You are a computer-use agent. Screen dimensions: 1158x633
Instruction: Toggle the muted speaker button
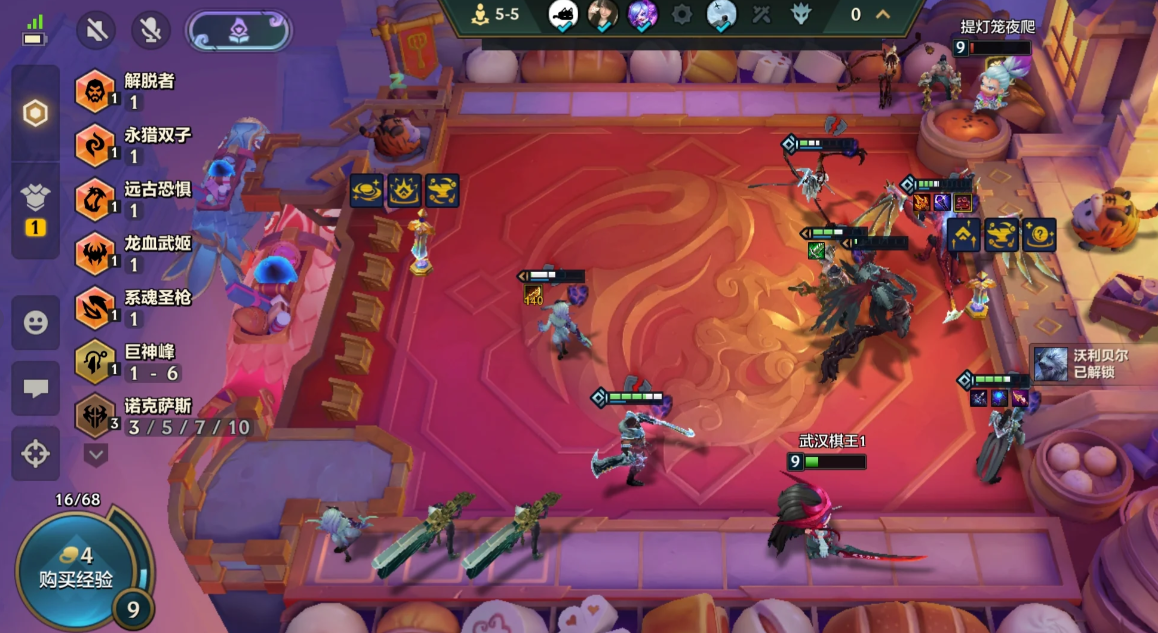(x=97, y=30)
